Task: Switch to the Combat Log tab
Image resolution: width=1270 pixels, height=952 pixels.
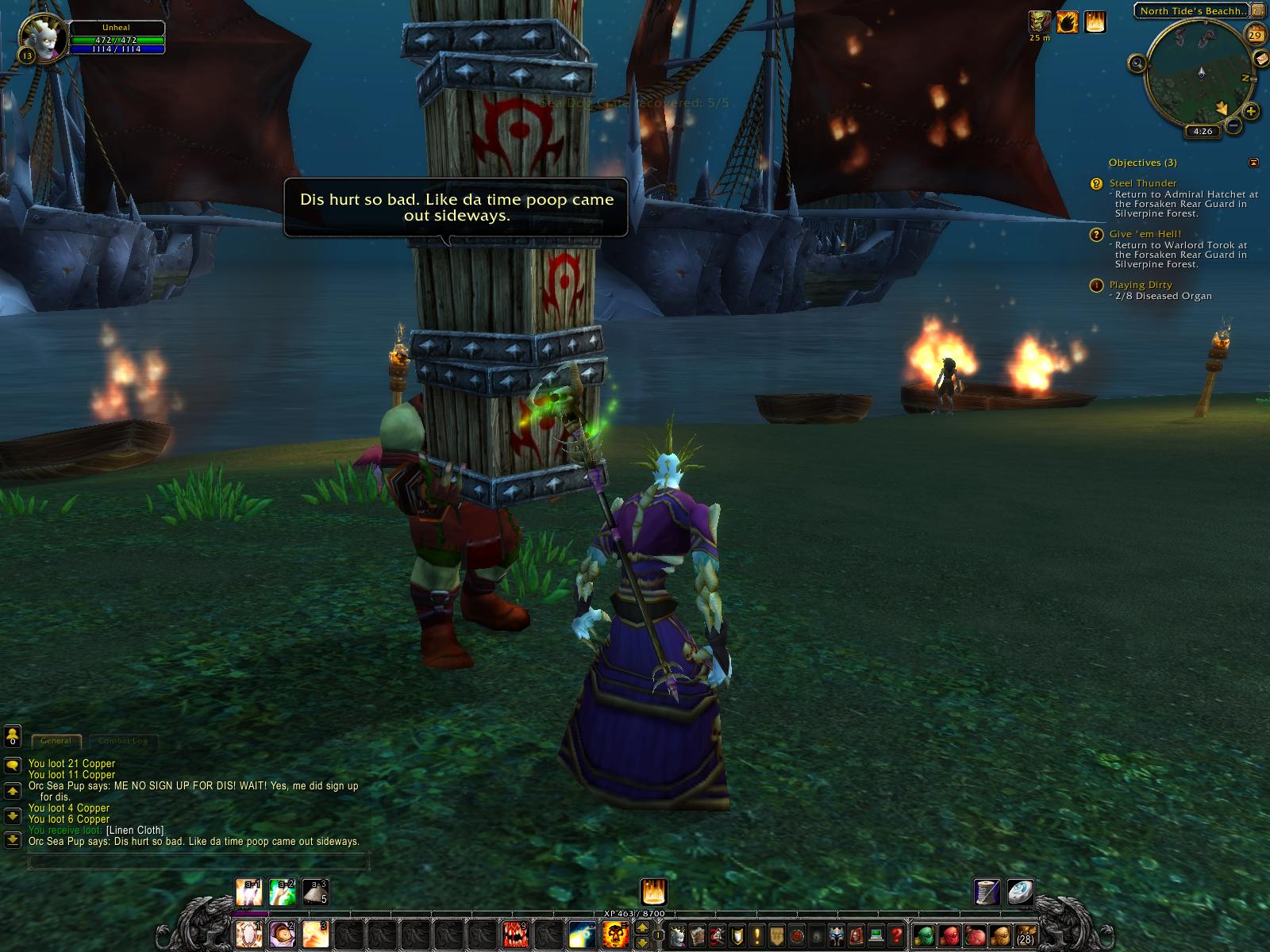Action: (123, 741)
